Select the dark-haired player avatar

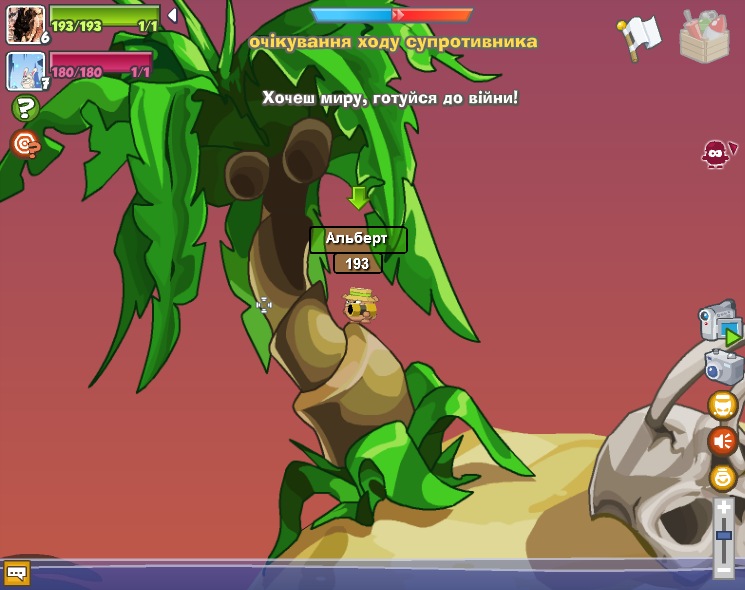tap(25, 24)
